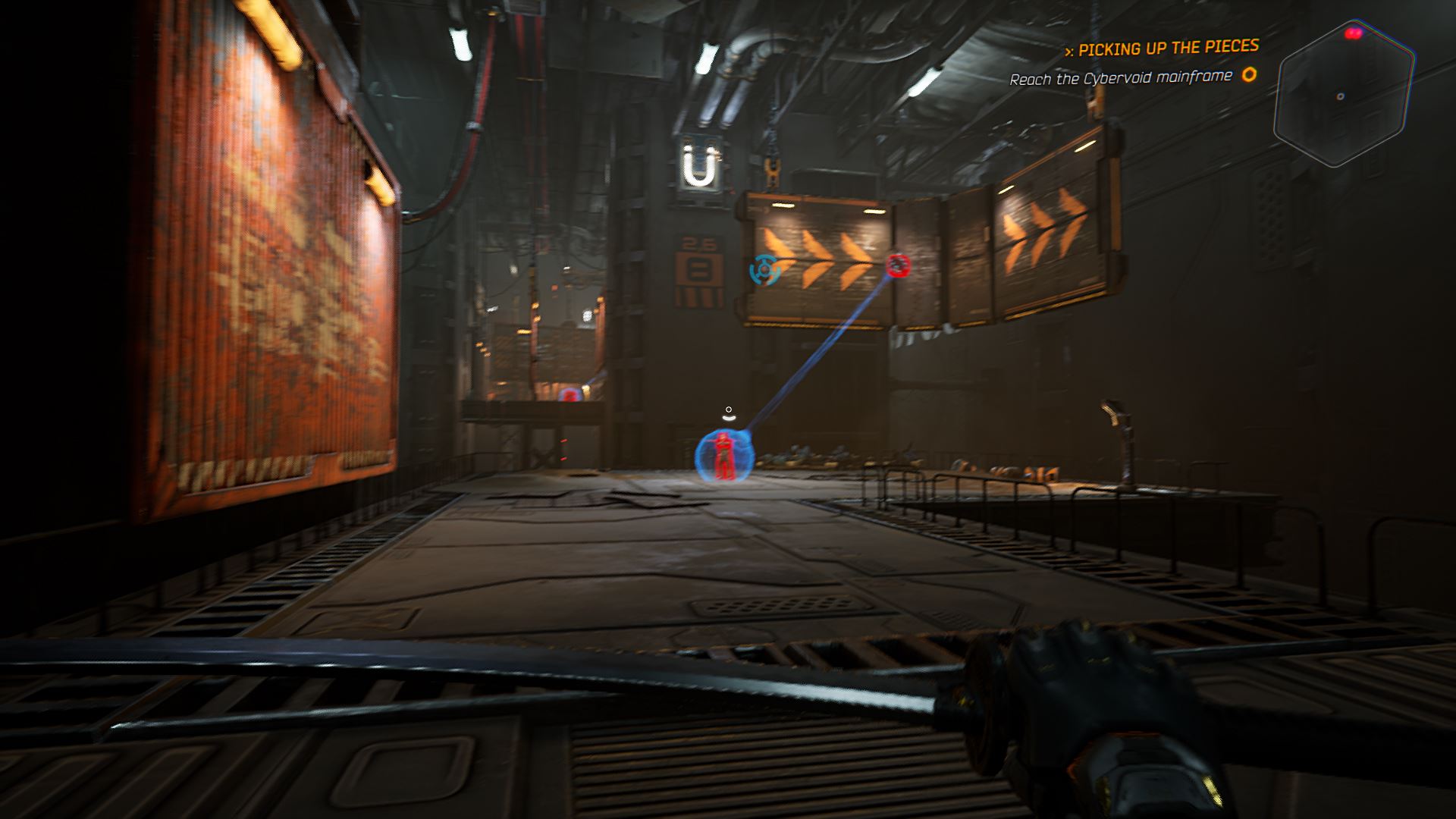Screen dimensions: 1456x819
Task: Select the blue grapple point target icon
Action: click(764, 269)
